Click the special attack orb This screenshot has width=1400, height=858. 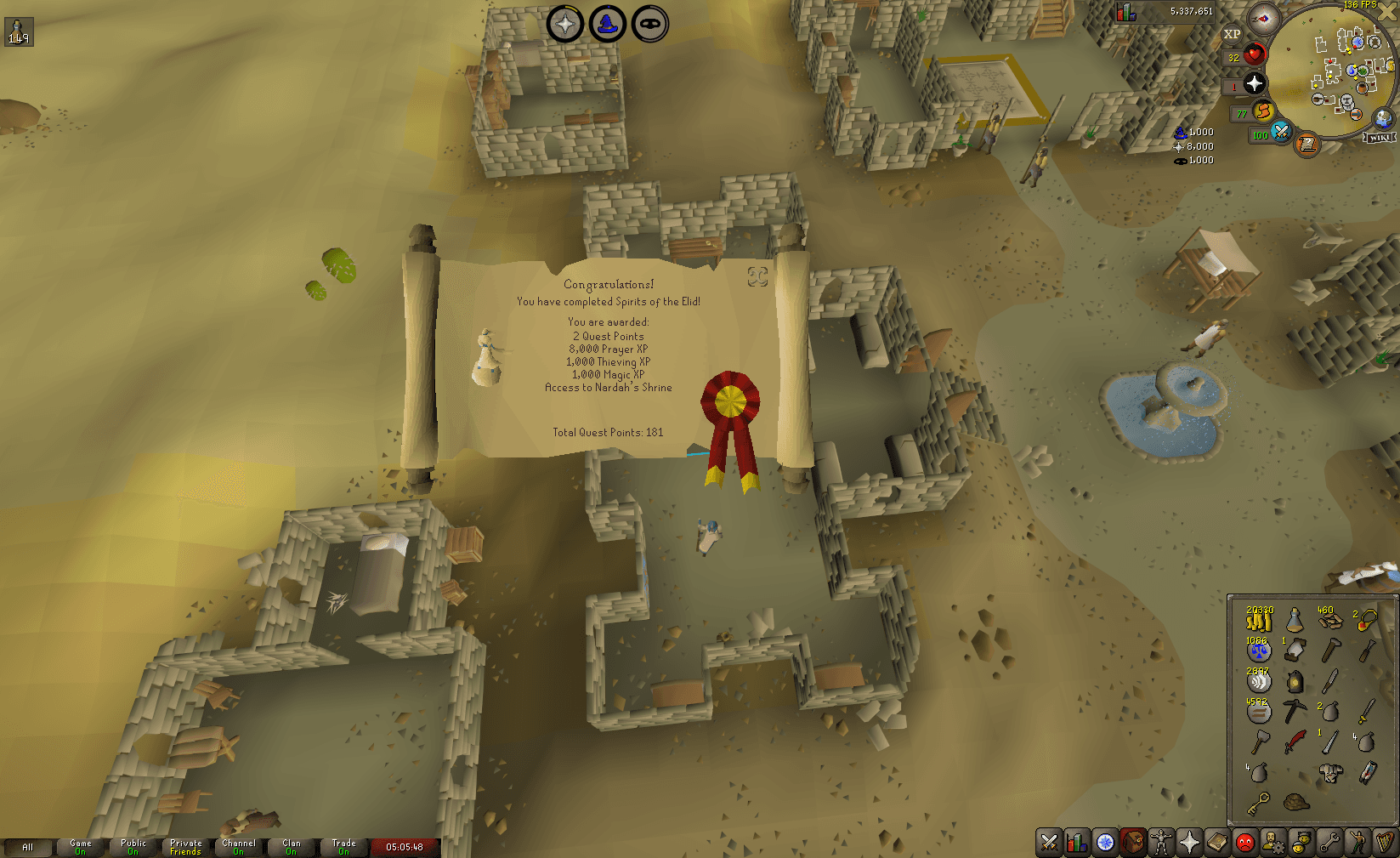(x=1280, y=134)
